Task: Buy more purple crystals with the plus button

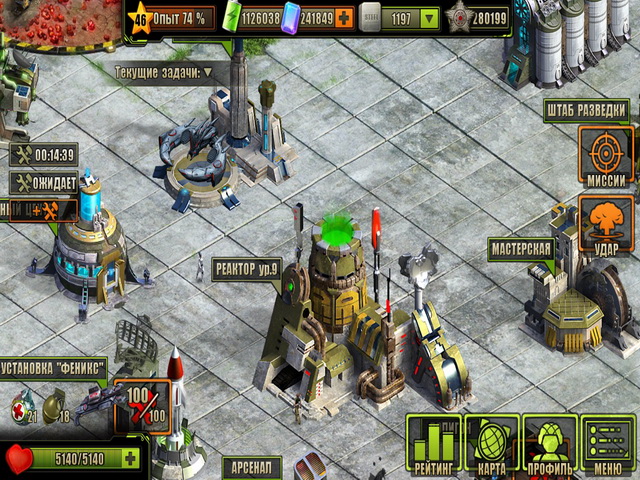Action: tap(344, 17)
